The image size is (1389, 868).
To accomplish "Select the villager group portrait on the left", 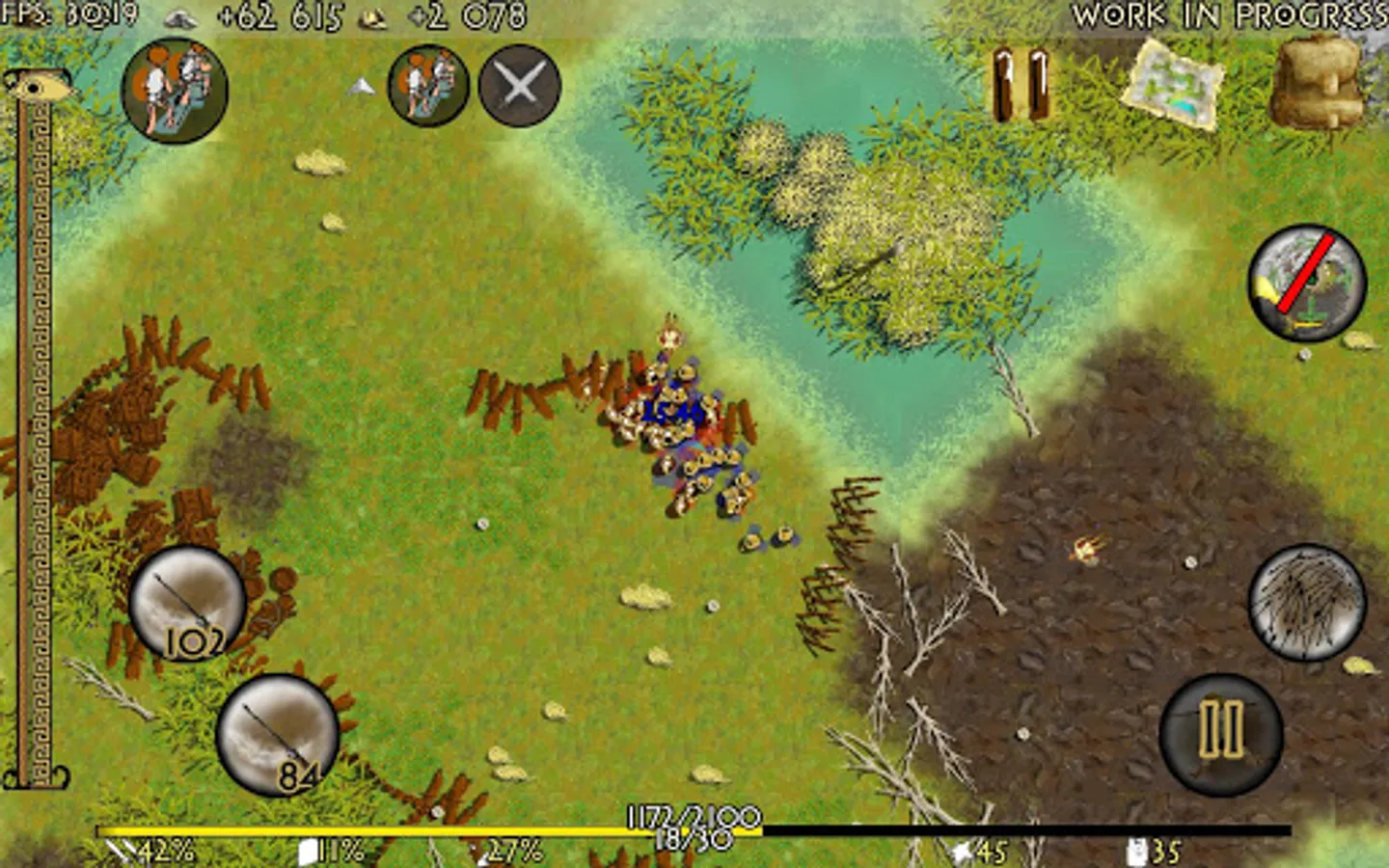I will pyautogui.click(x=177, y=92).
